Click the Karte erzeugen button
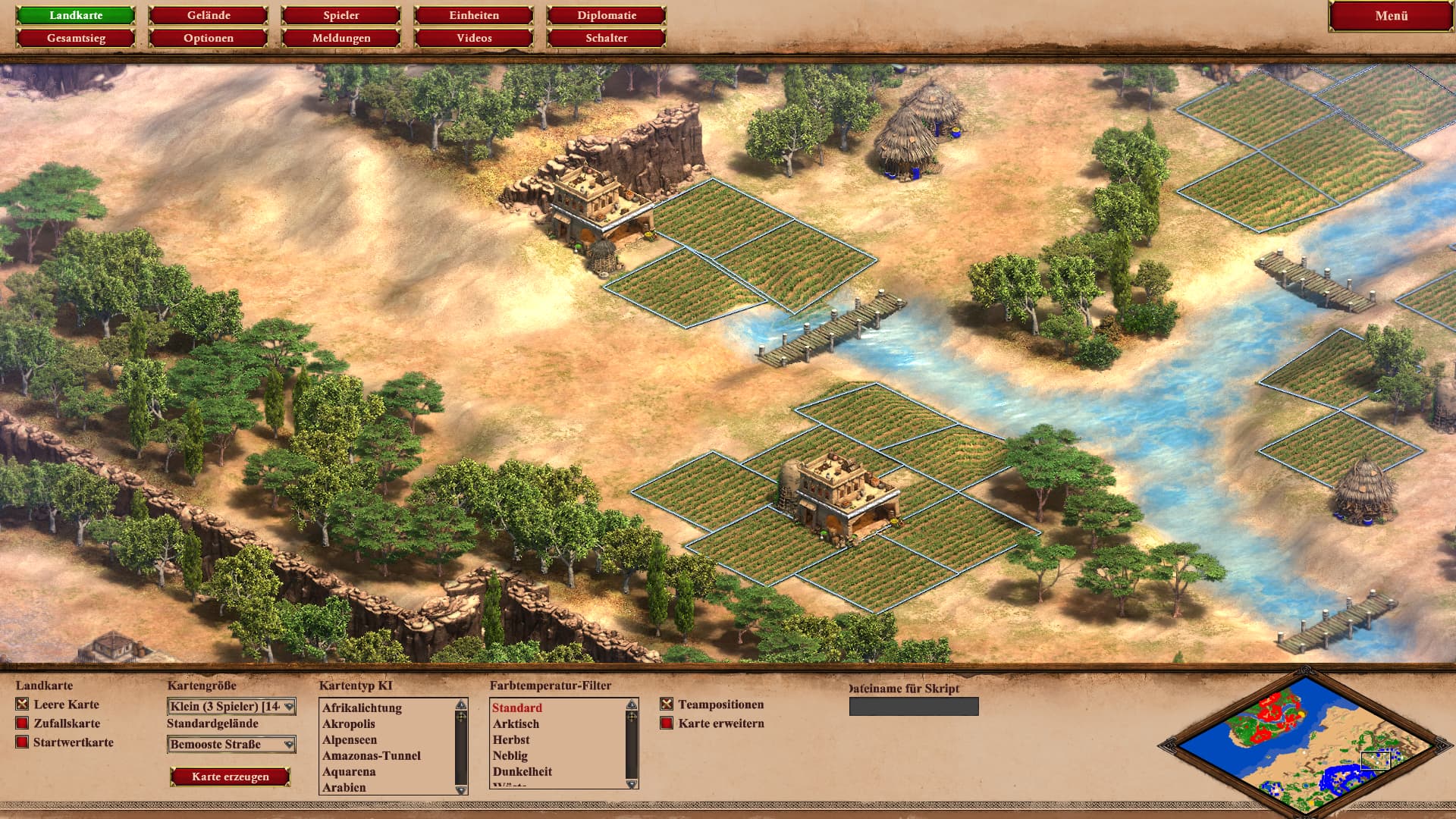 click(x=231, y=777)
